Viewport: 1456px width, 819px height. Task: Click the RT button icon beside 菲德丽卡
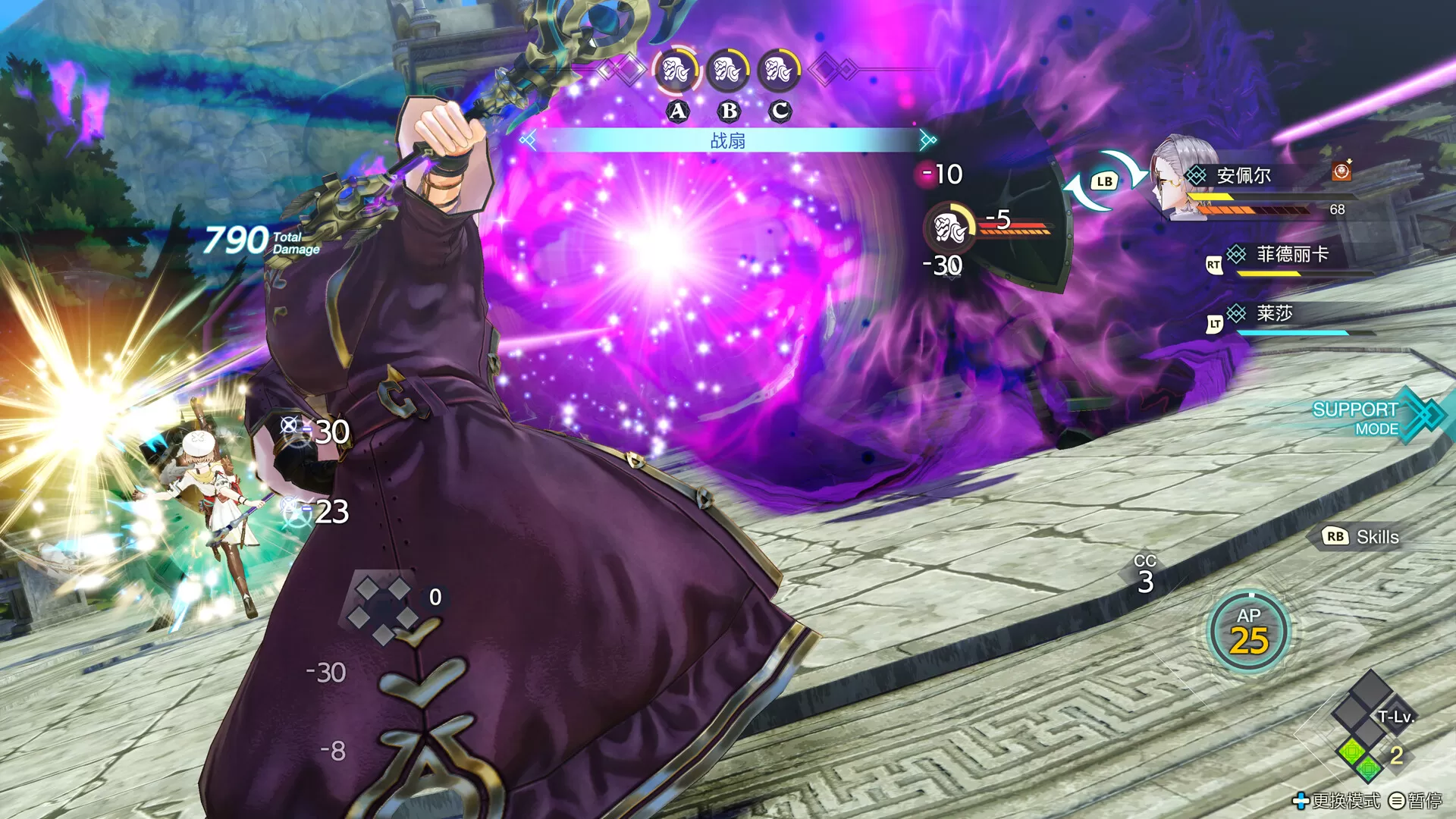1213,263
